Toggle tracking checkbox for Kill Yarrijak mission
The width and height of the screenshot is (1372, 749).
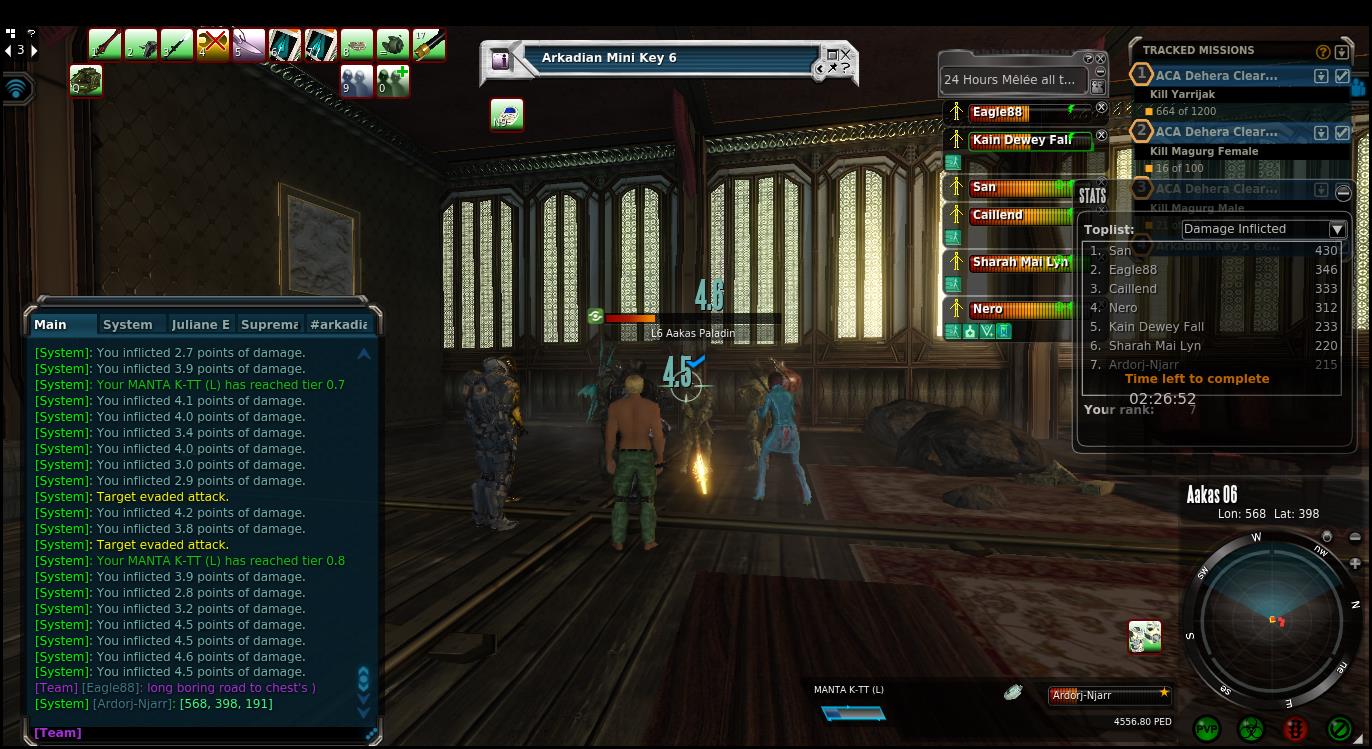pyautogui.click(x=1342, y=76)
